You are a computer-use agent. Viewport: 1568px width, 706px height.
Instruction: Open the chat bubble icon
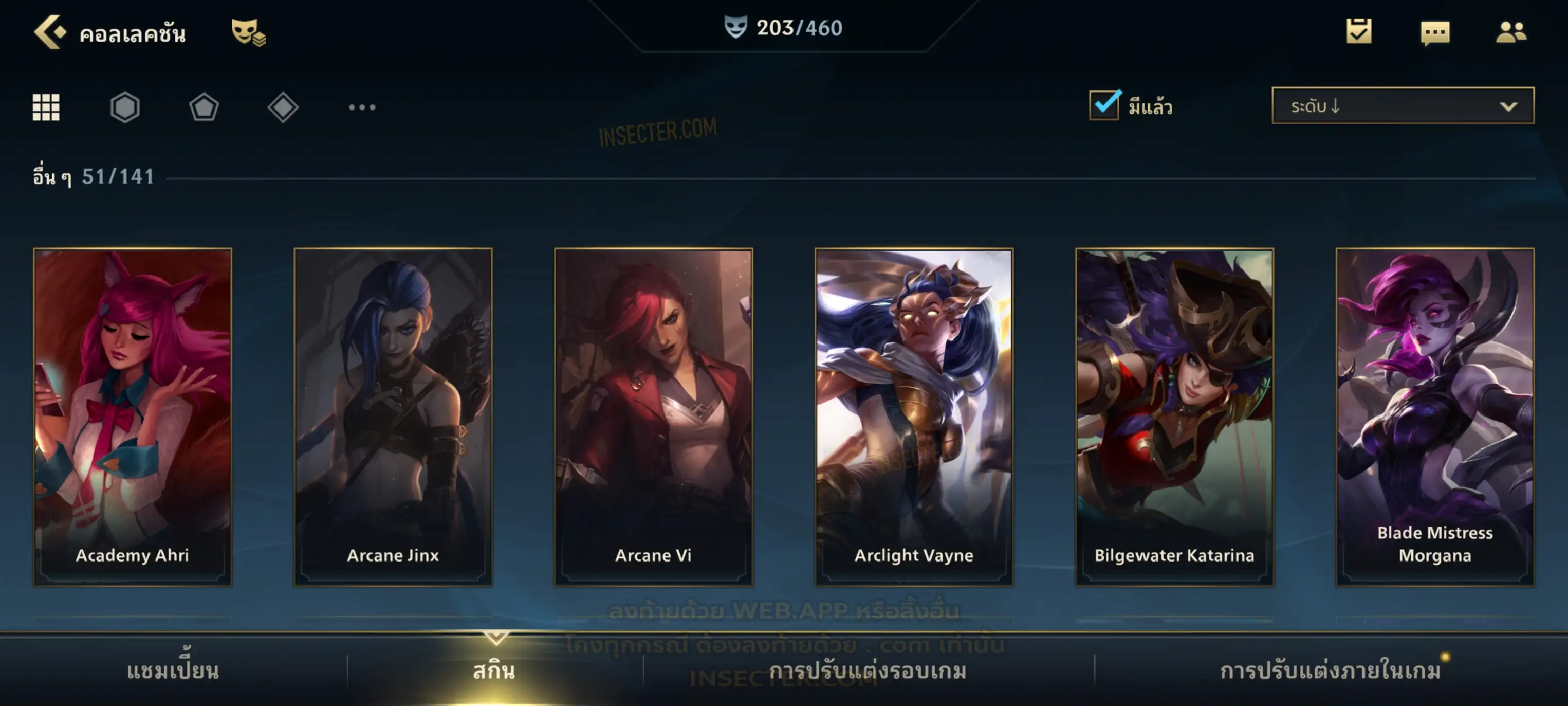1435,33
